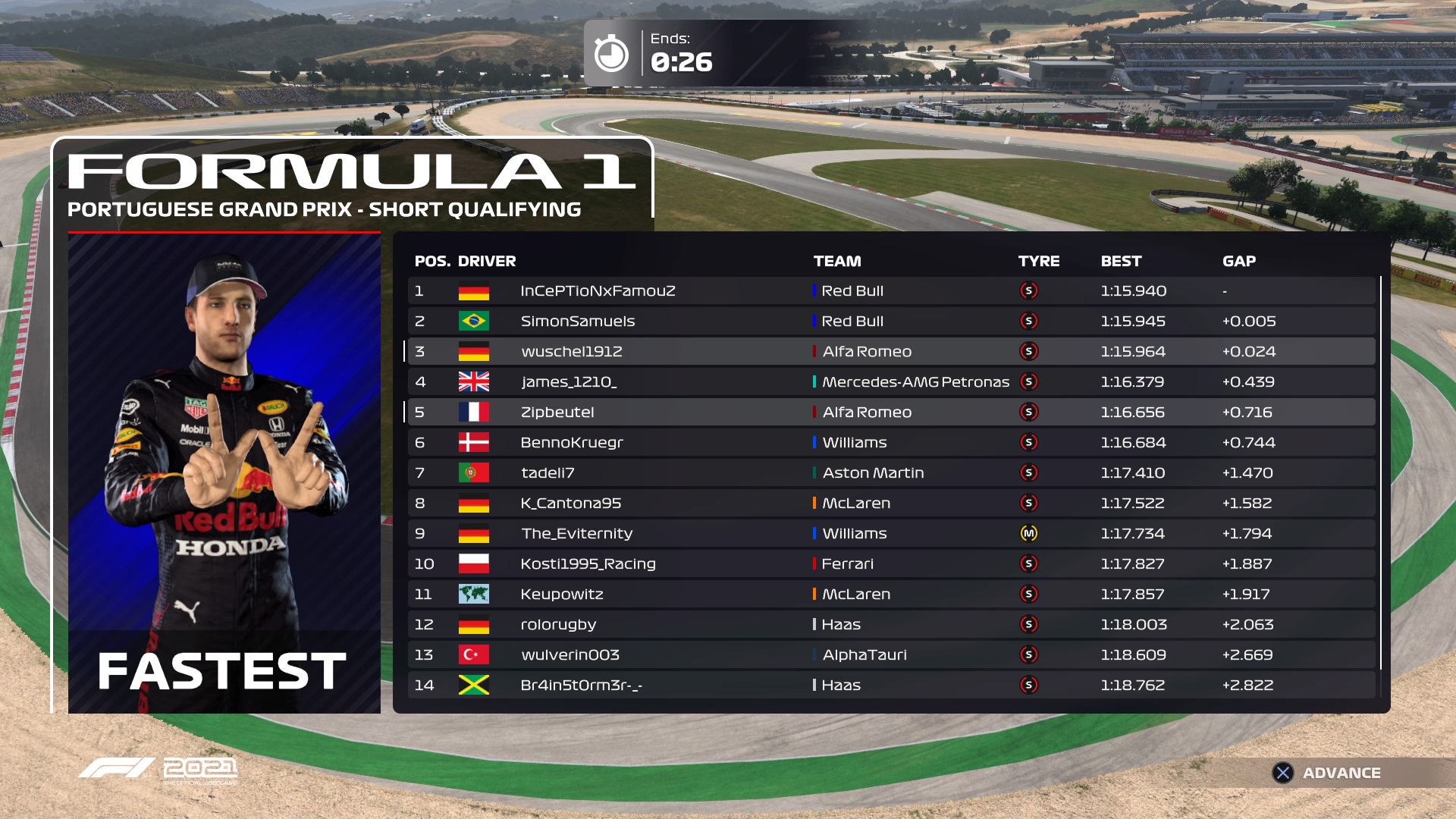
Task: Select Kosti1995_Racing's Ferrari row
Action: (x=891, y=564)
